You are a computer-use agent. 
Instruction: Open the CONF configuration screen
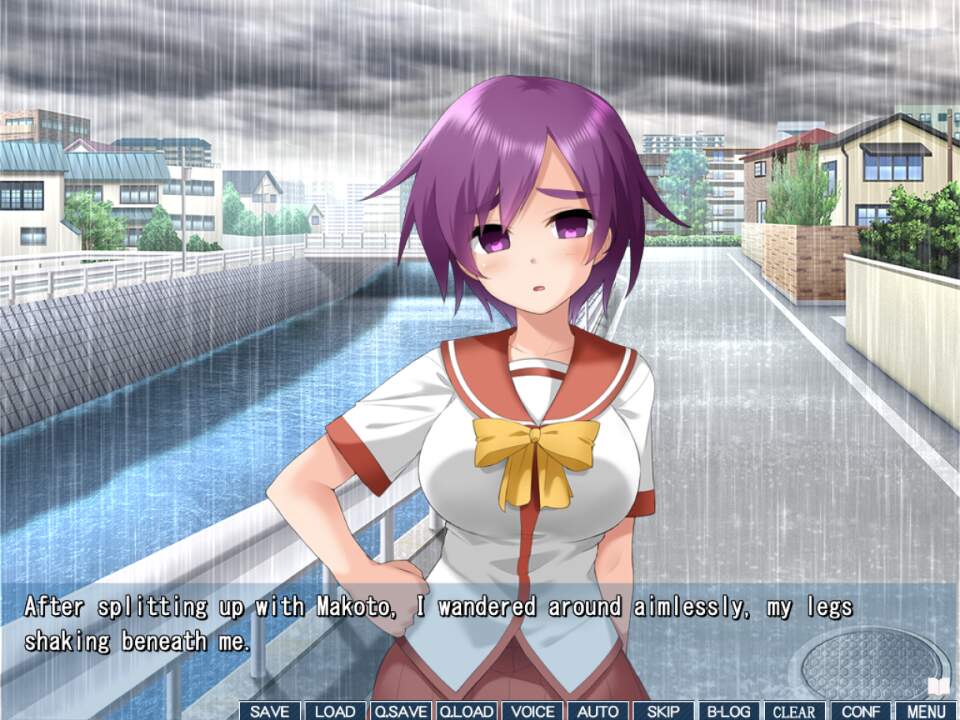tap(860, 711)
